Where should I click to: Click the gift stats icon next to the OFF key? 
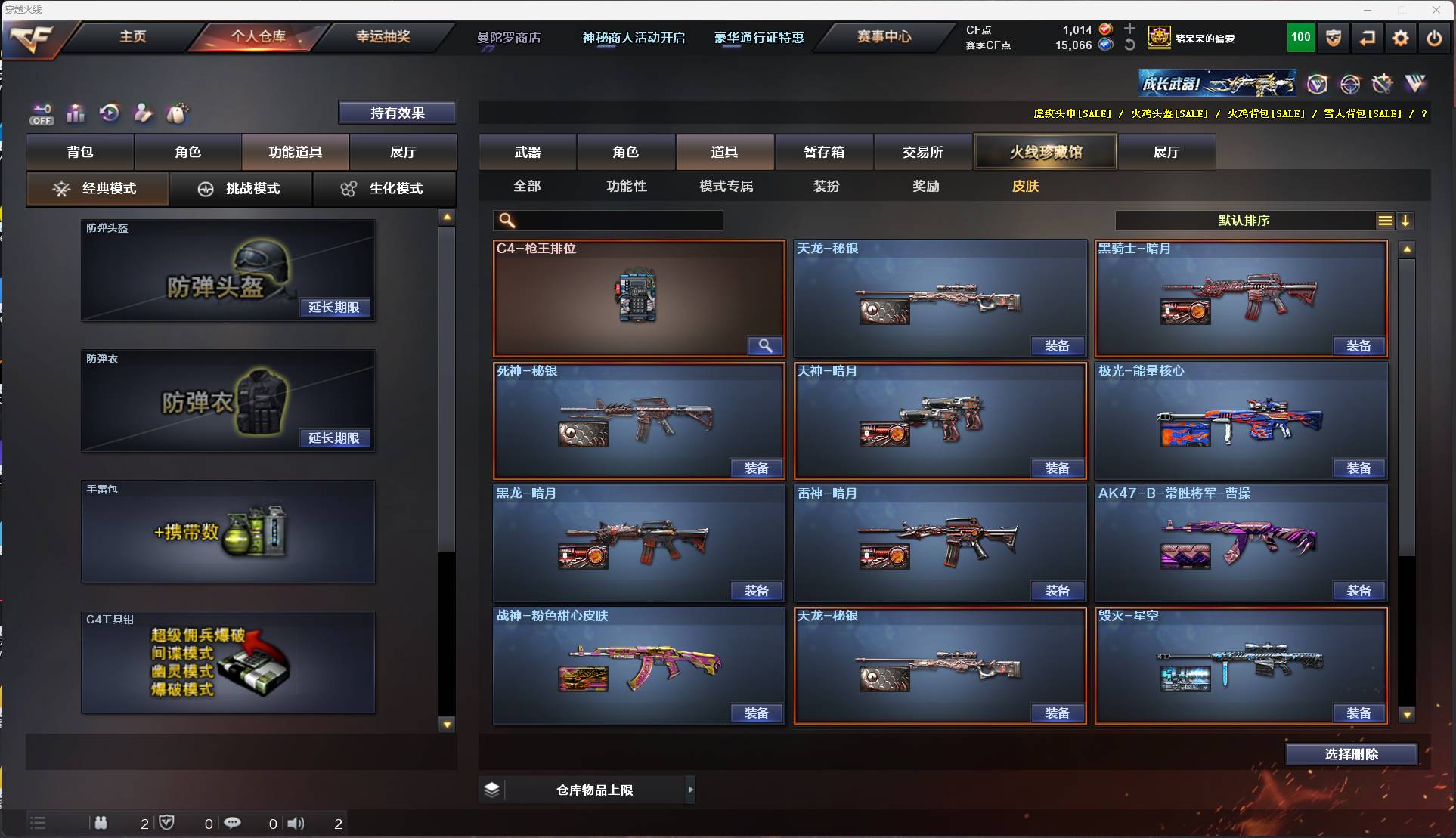pos(76,113)
